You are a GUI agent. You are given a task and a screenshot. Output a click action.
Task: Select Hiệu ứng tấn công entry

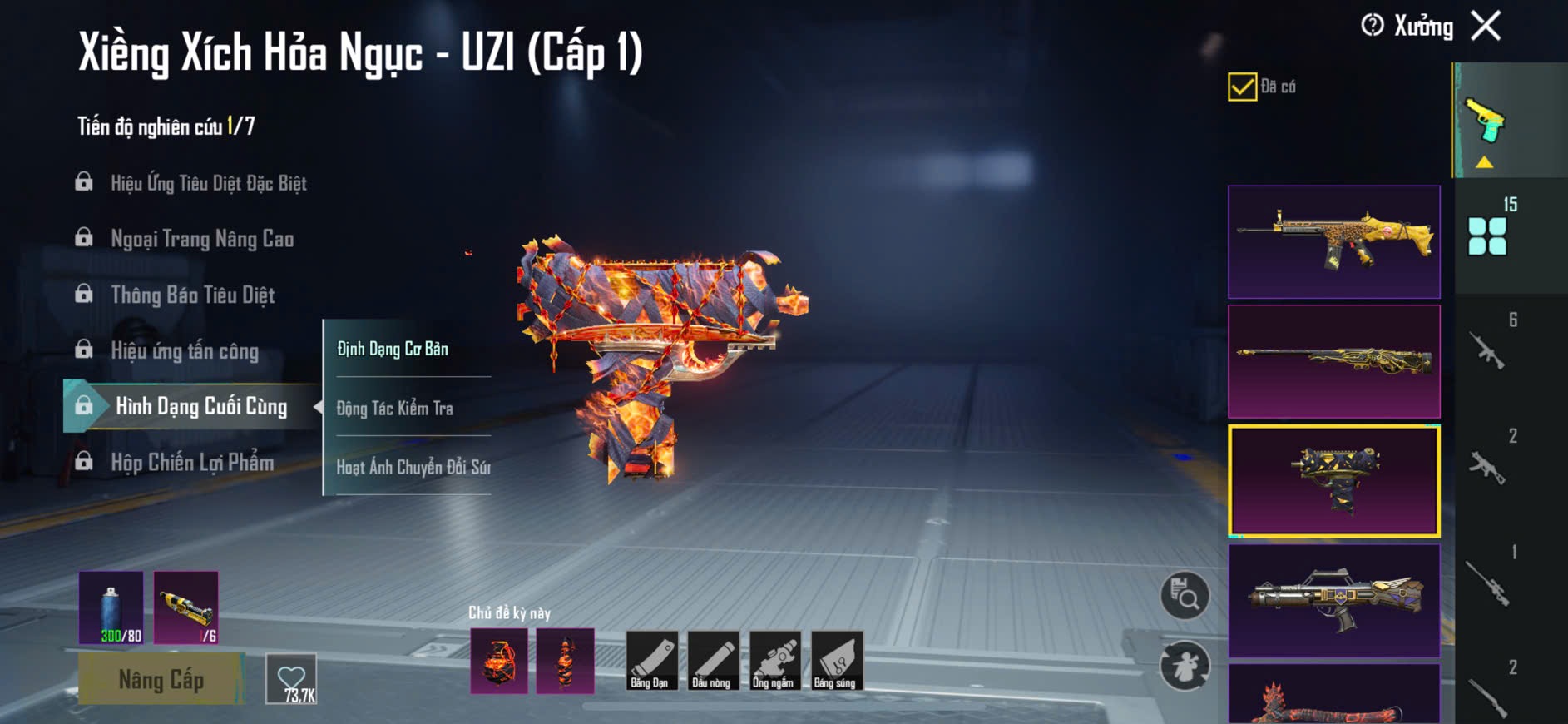point(185,351)
